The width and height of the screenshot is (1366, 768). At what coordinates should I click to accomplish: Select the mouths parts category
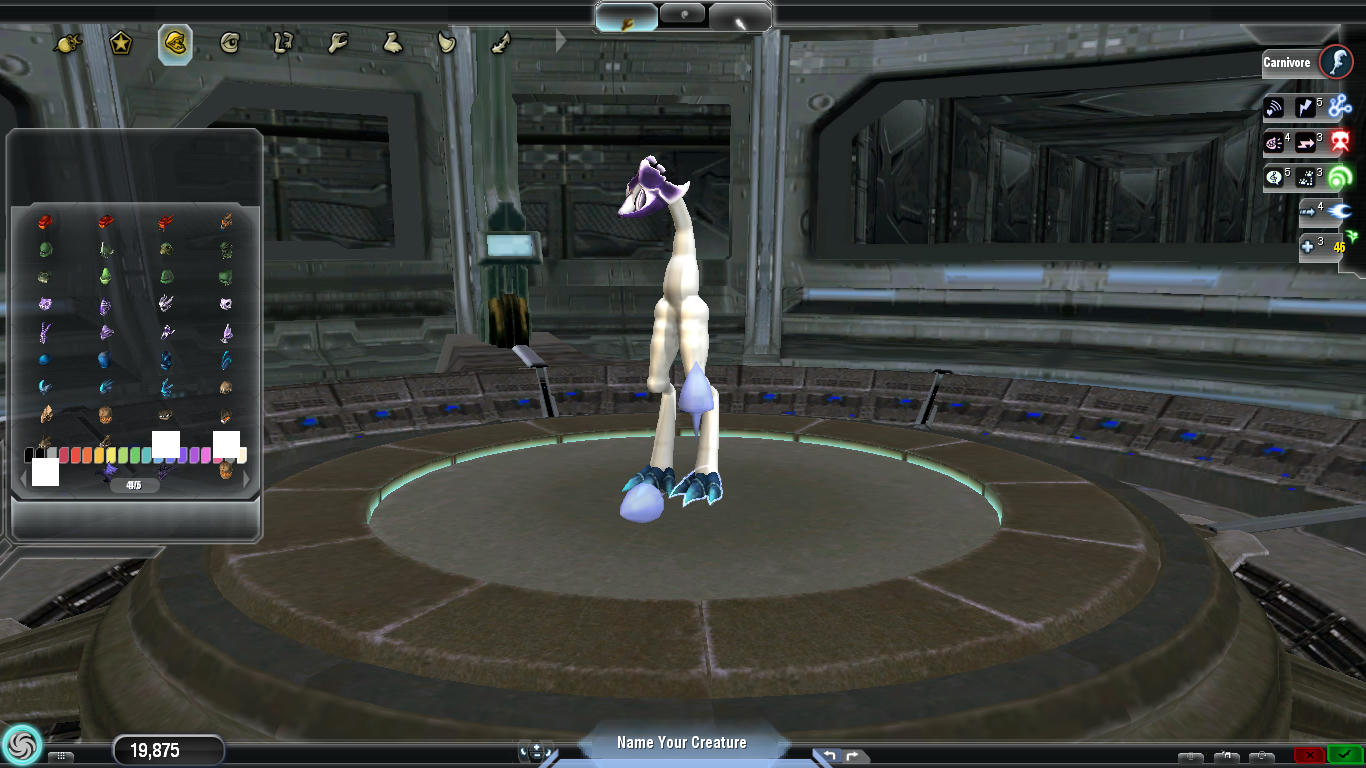175,44
